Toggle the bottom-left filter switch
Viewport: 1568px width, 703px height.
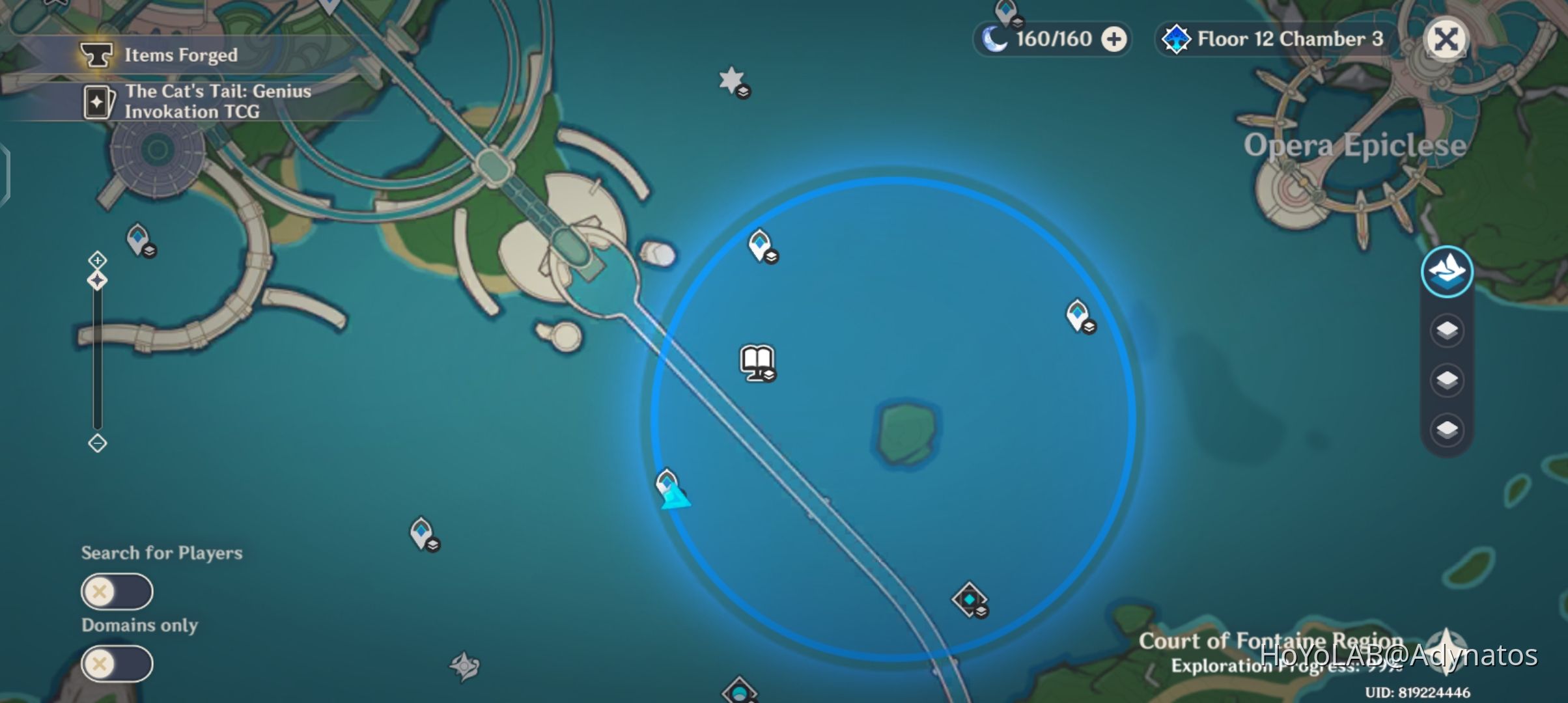[117, 664]
